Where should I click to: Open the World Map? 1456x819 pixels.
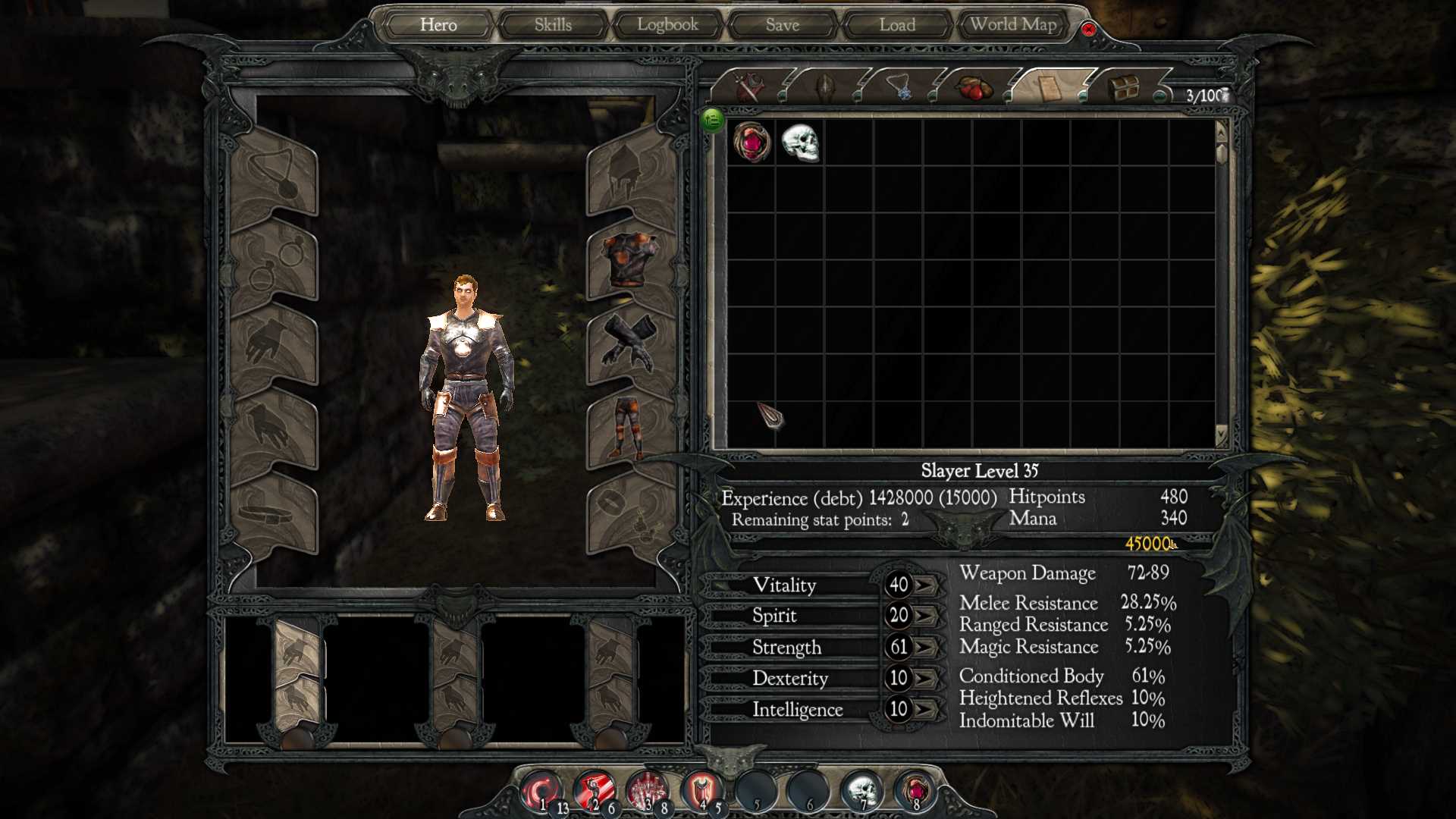pyautogui.click(x=1013, y=25)
